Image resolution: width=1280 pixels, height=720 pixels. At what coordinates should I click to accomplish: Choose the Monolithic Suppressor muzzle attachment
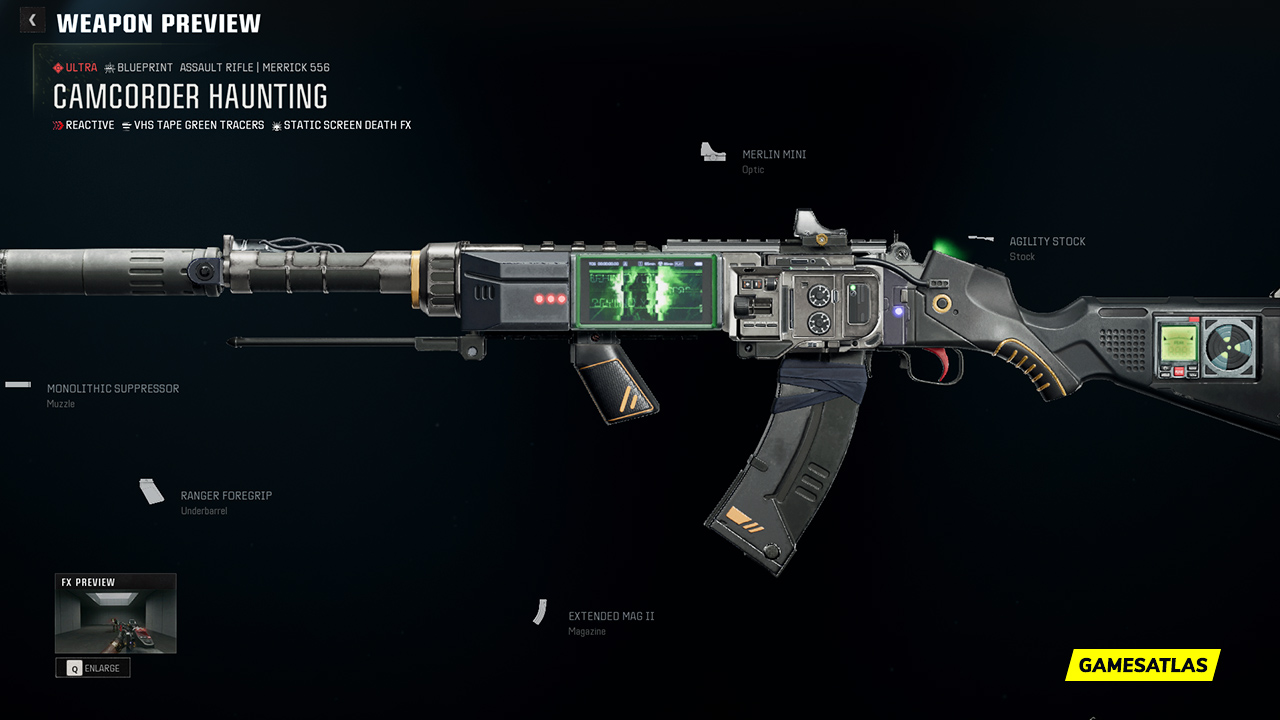pyautogui.click(x=112, y=389)
